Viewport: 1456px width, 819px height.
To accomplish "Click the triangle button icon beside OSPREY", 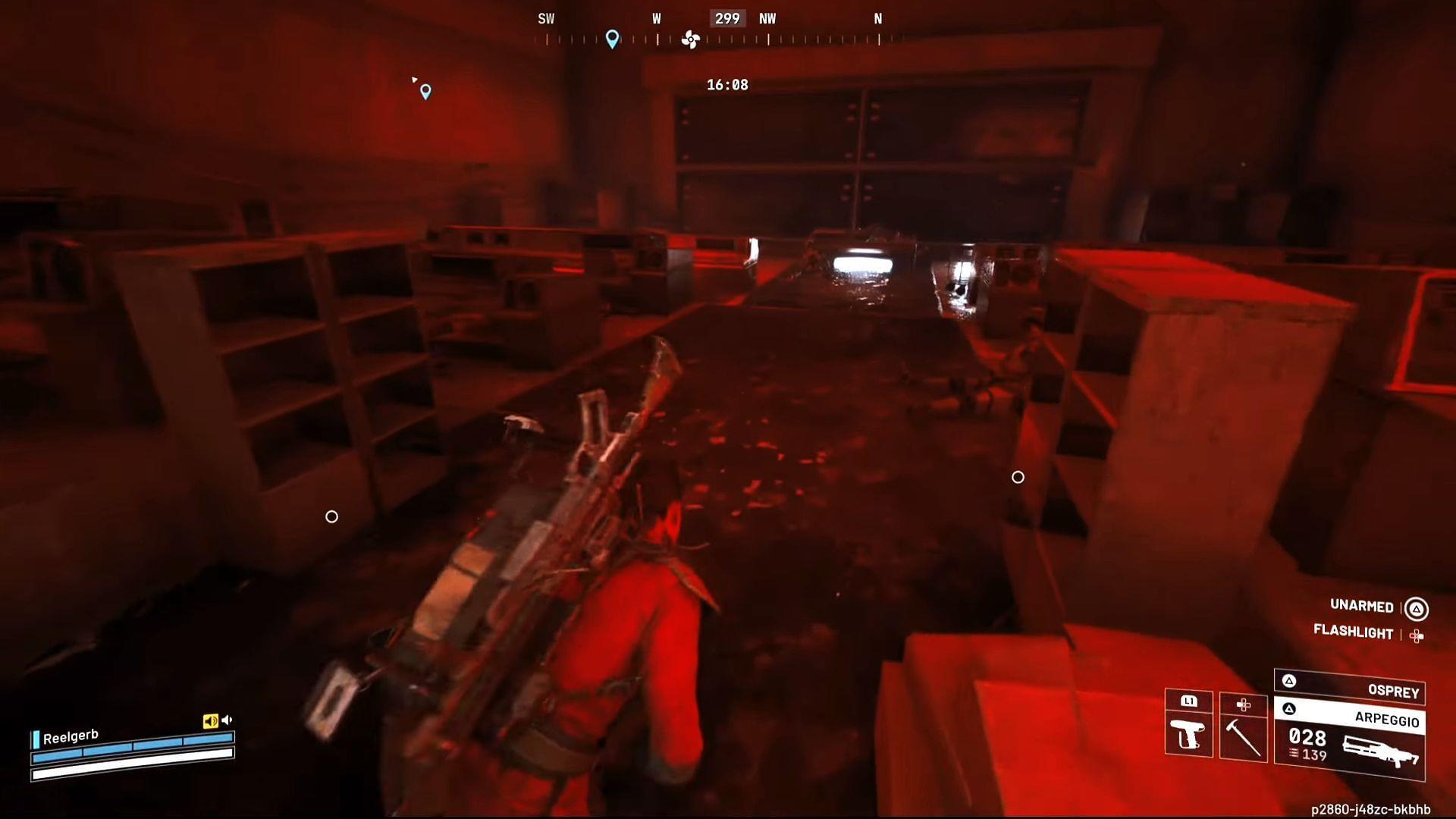I will pos(1289,682).
